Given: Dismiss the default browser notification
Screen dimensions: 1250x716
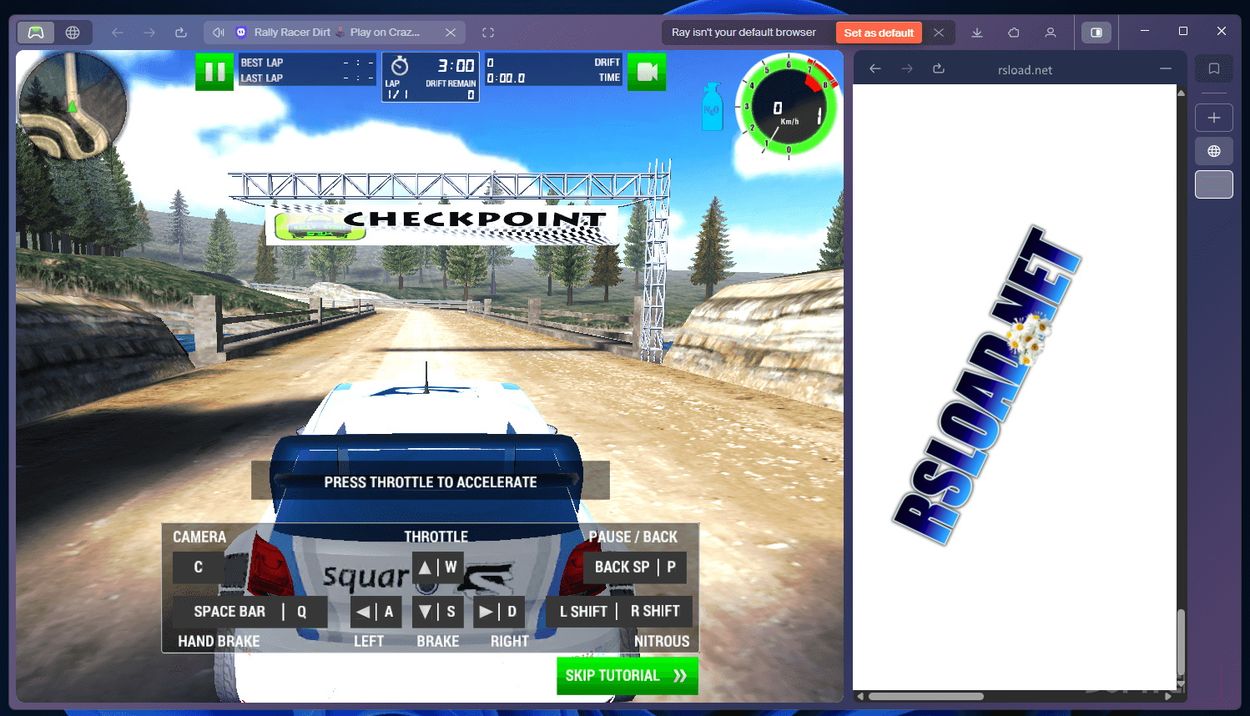Looking at the screenshot, I should [x=938, y=33].
